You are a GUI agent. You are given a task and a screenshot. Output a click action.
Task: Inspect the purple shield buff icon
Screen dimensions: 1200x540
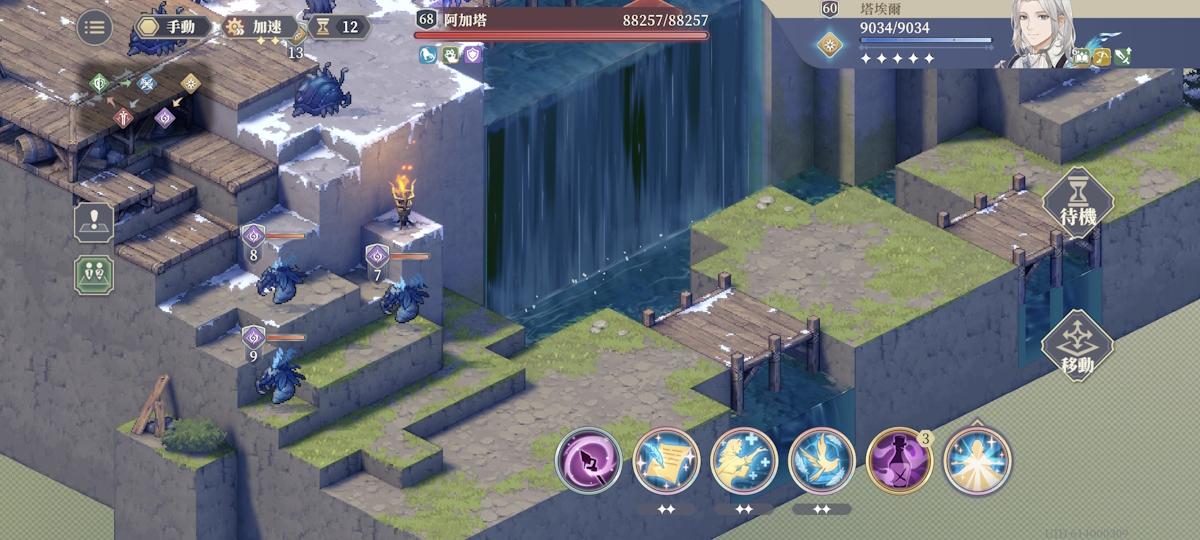click(472, 55)
